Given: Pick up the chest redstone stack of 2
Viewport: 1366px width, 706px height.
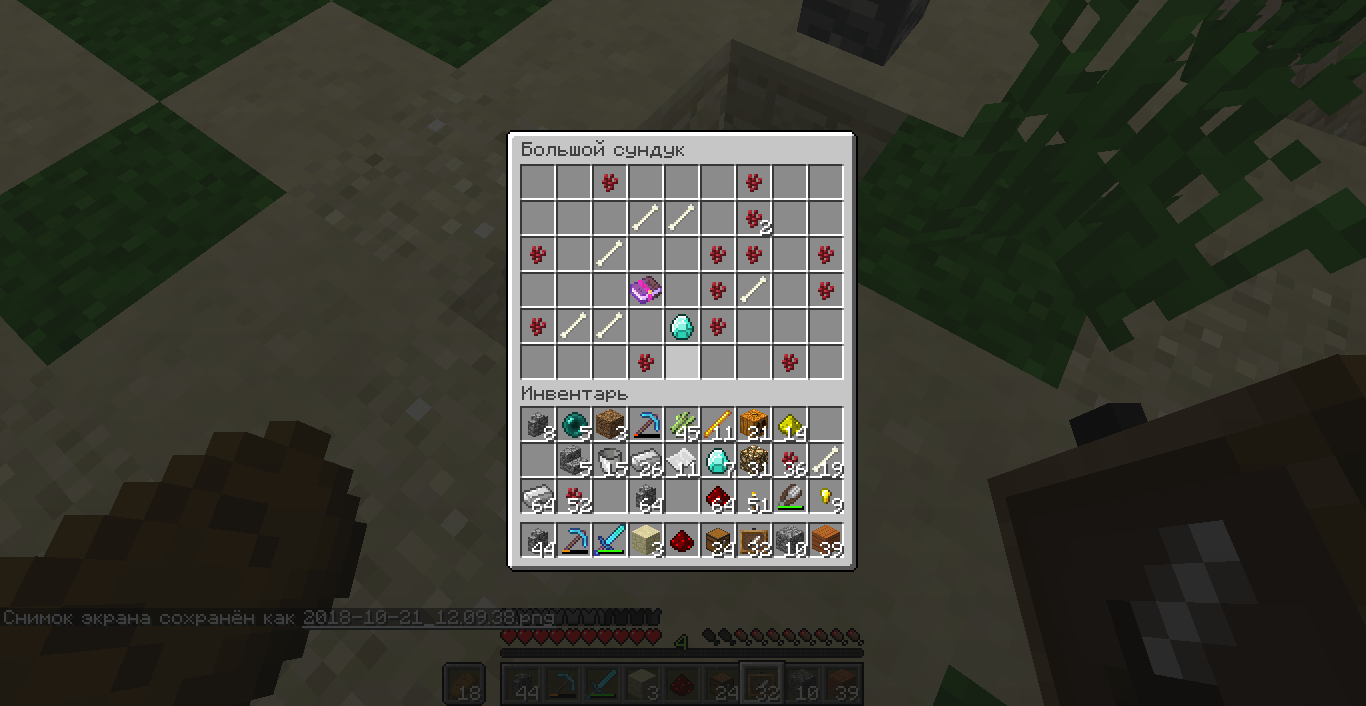Looking at the screenshot, I should coord(754,219).
